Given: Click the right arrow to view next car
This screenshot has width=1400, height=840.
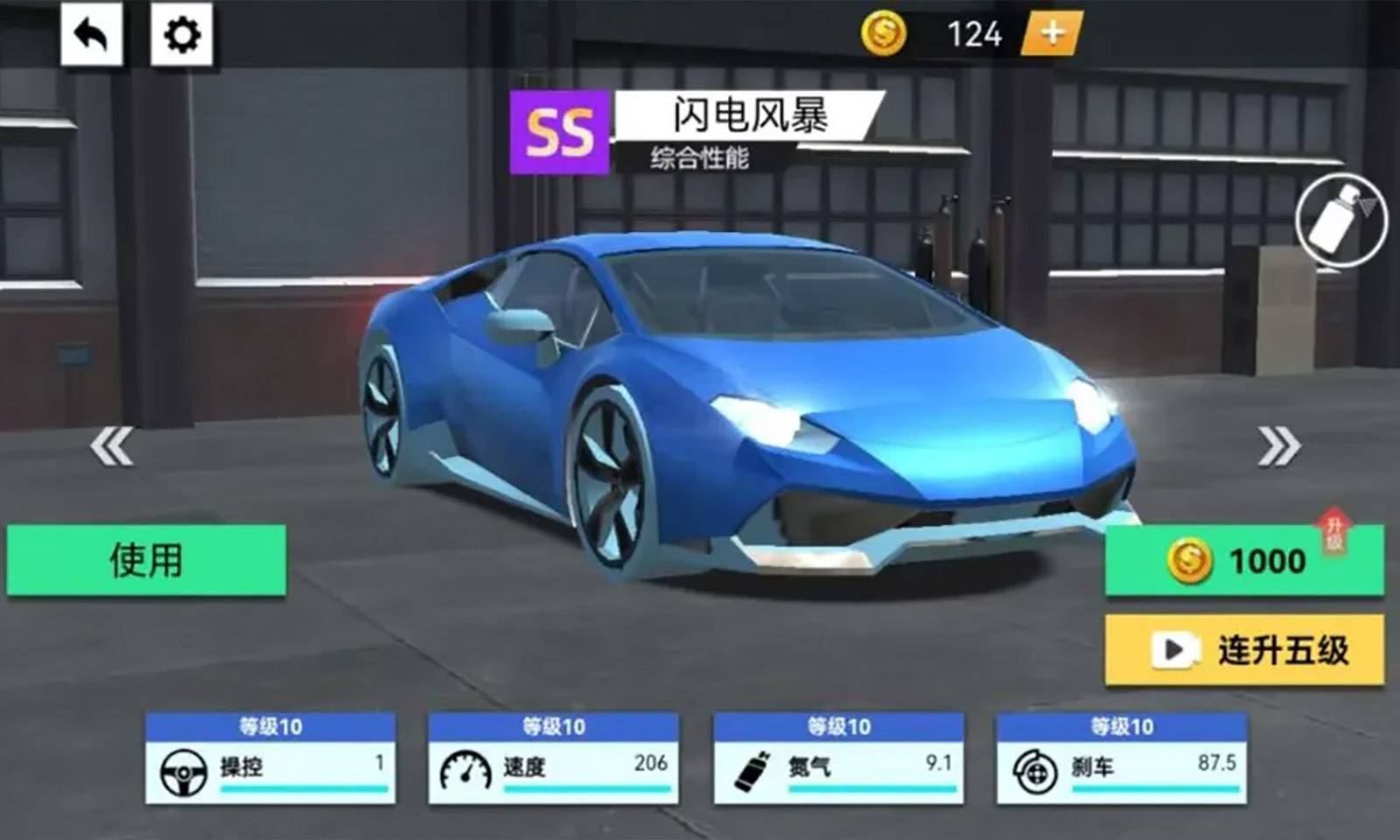Looking at the screenshot, I should (x=1277, y=444).
